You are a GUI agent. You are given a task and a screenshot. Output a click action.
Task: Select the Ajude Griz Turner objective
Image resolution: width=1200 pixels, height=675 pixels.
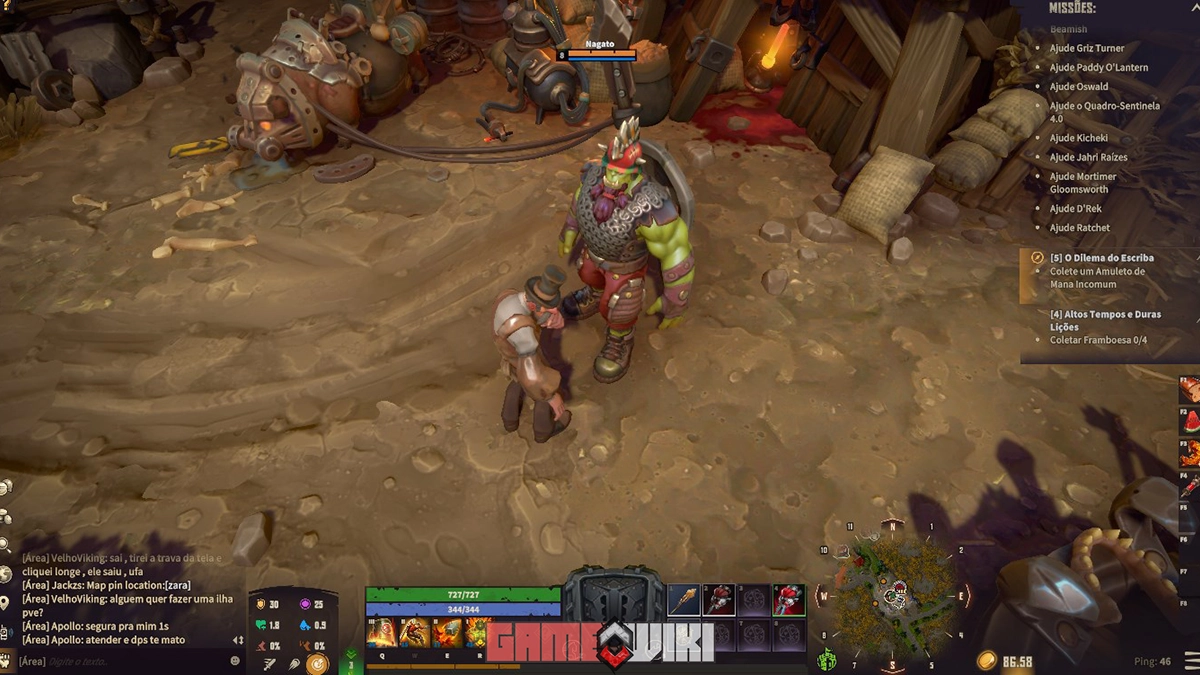click(1086, 48)
